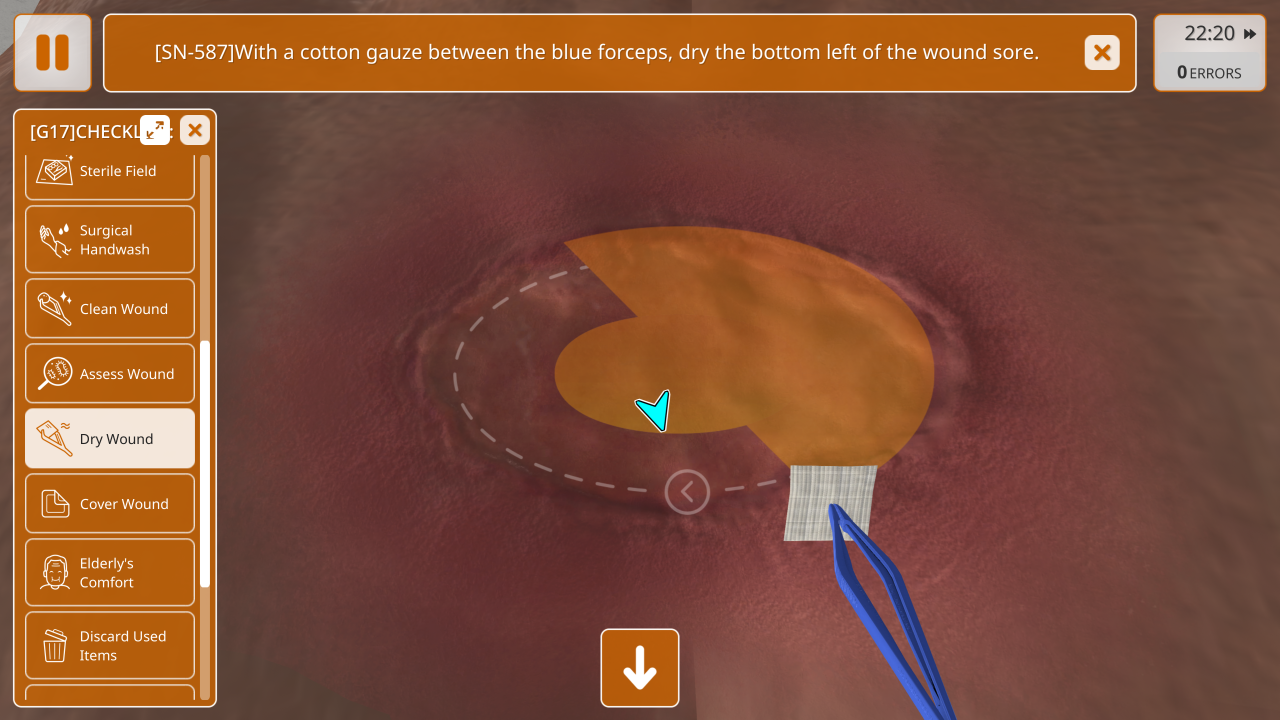Pause the simulation
The height and width of the screenshot is (720, 1280).
pyautogui.click(x=53, y=53)
